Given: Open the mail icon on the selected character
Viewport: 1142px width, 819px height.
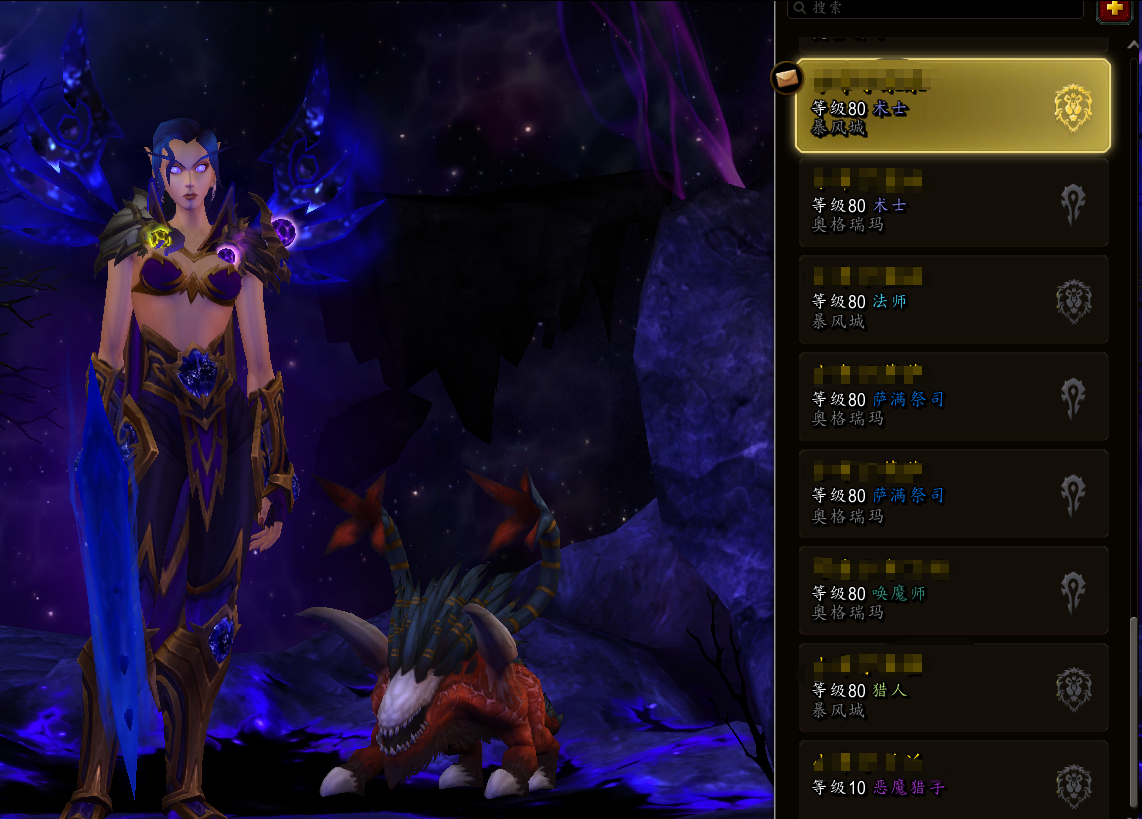Looking at the screenshot, I should pos(786,76).
